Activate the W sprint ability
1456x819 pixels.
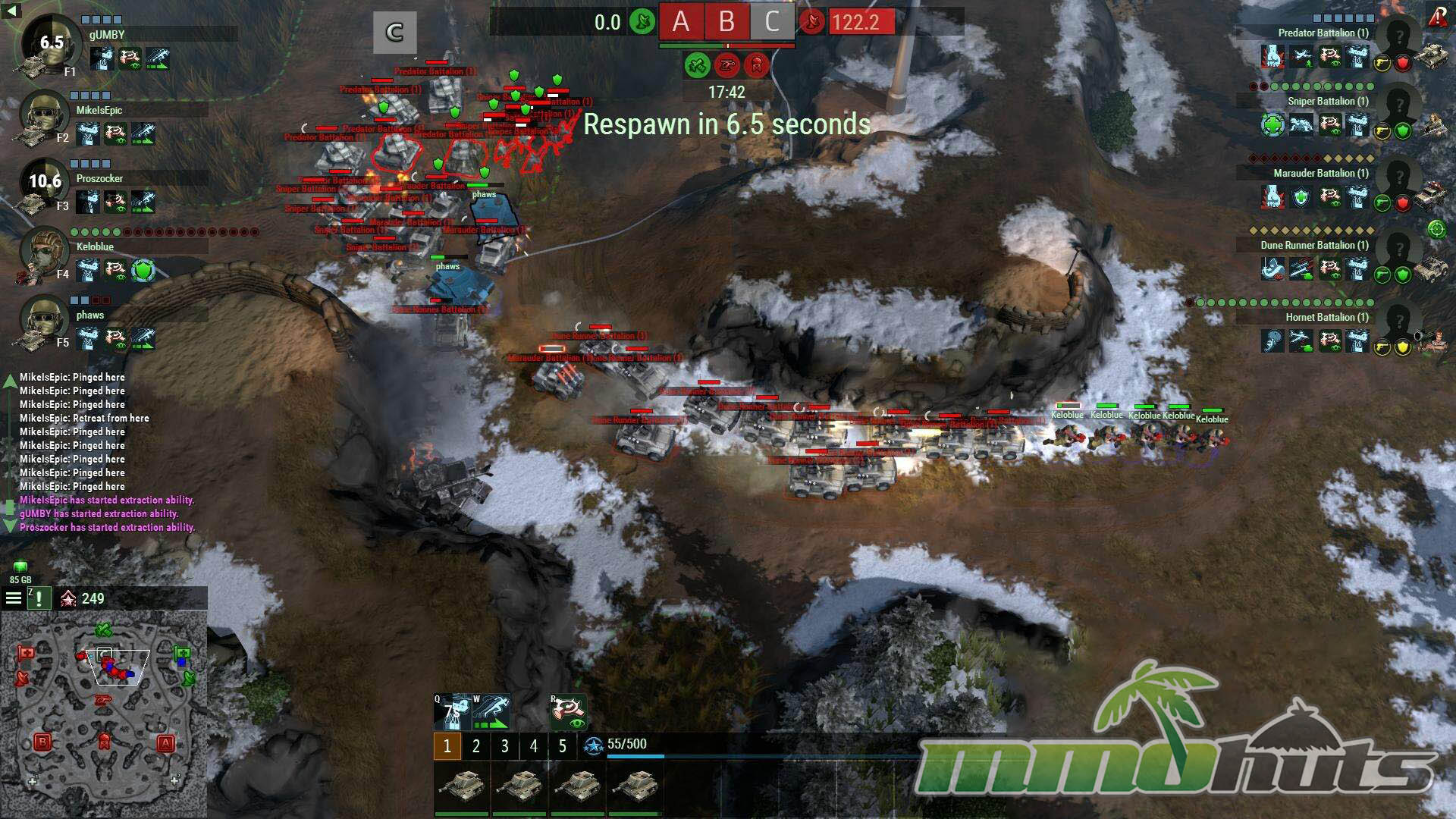(491, 713)
